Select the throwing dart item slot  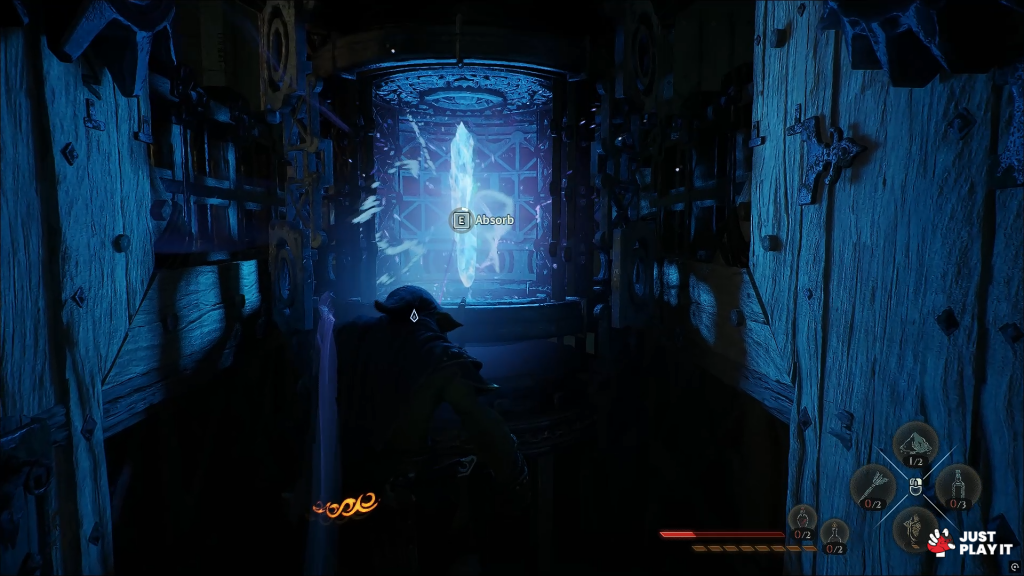871,487
